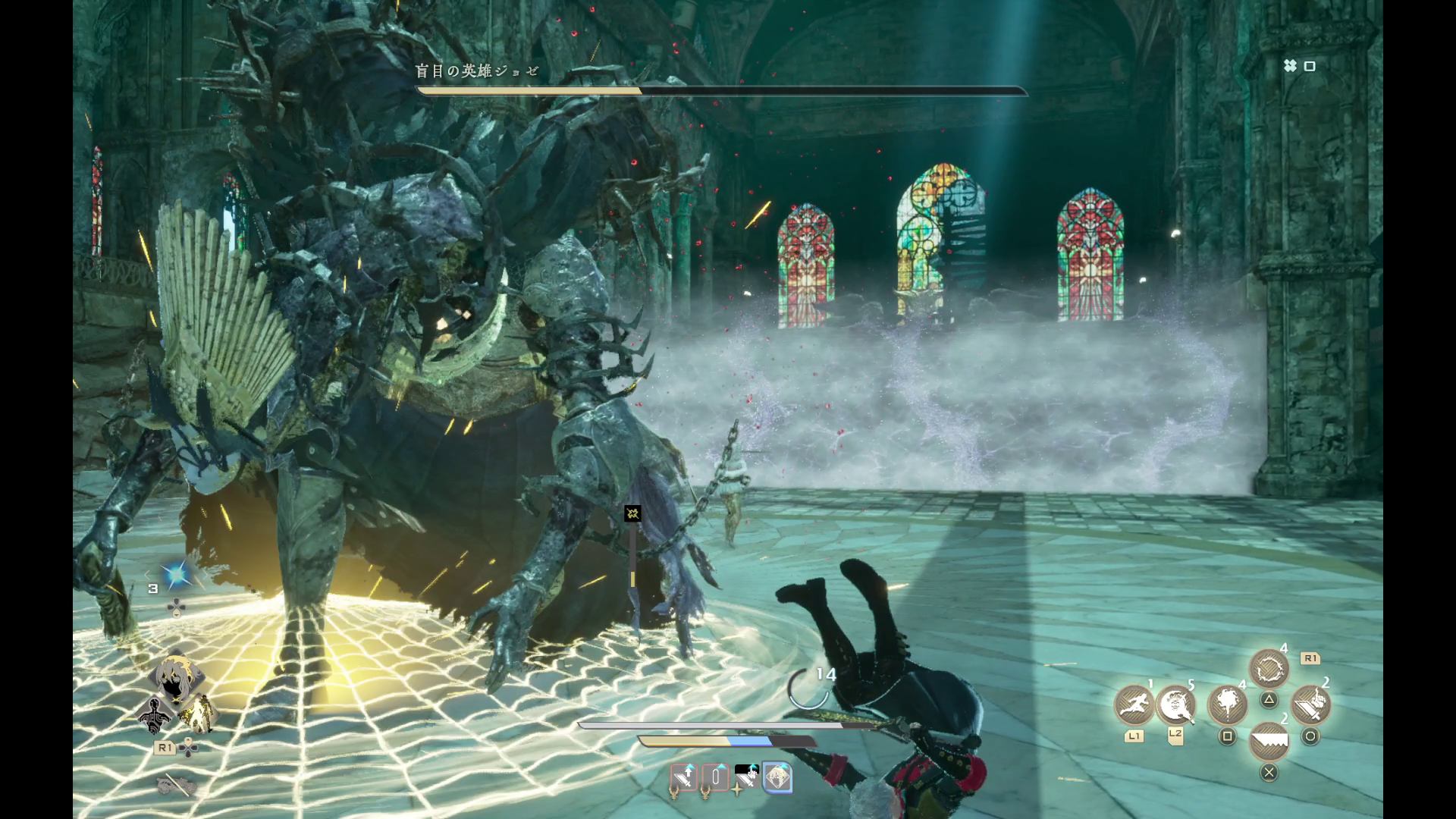
Task: Choose the glowing white figure form diamond
Action: (x=199, y=714)
